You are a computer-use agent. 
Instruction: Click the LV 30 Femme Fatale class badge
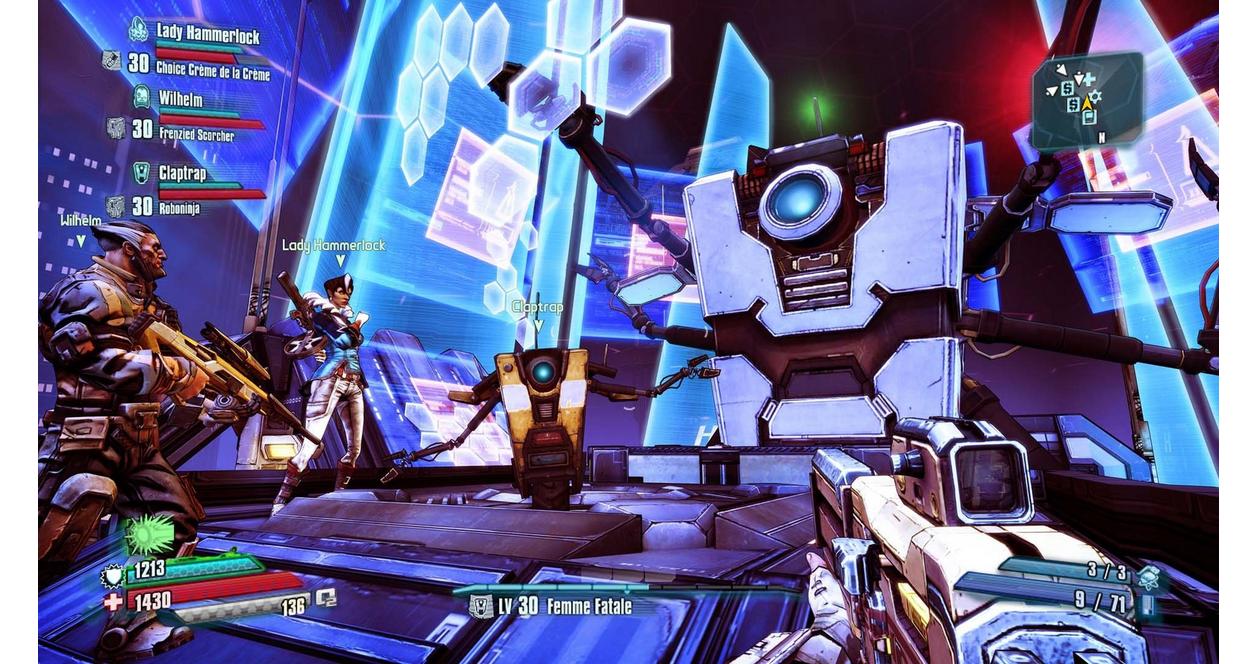(481, 606)
